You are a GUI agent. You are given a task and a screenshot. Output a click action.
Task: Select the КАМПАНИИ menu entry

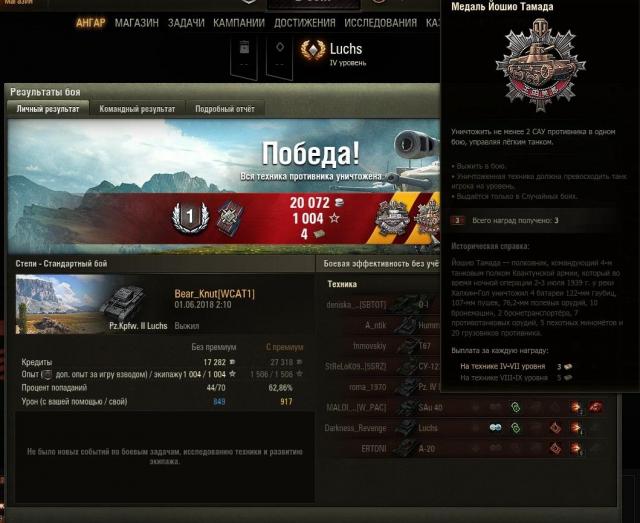238,23
